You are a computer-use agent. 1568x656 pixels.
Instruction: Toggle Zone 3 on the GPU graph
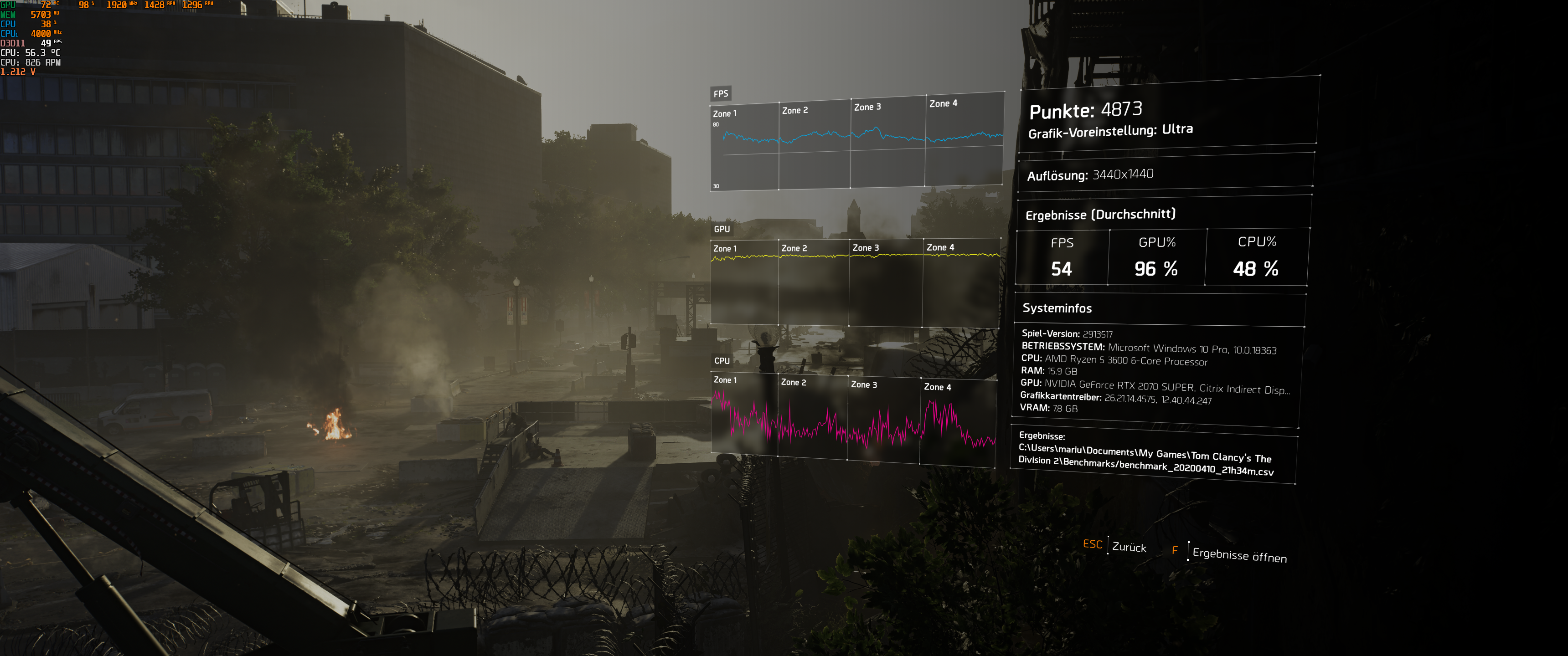point(865,248)
